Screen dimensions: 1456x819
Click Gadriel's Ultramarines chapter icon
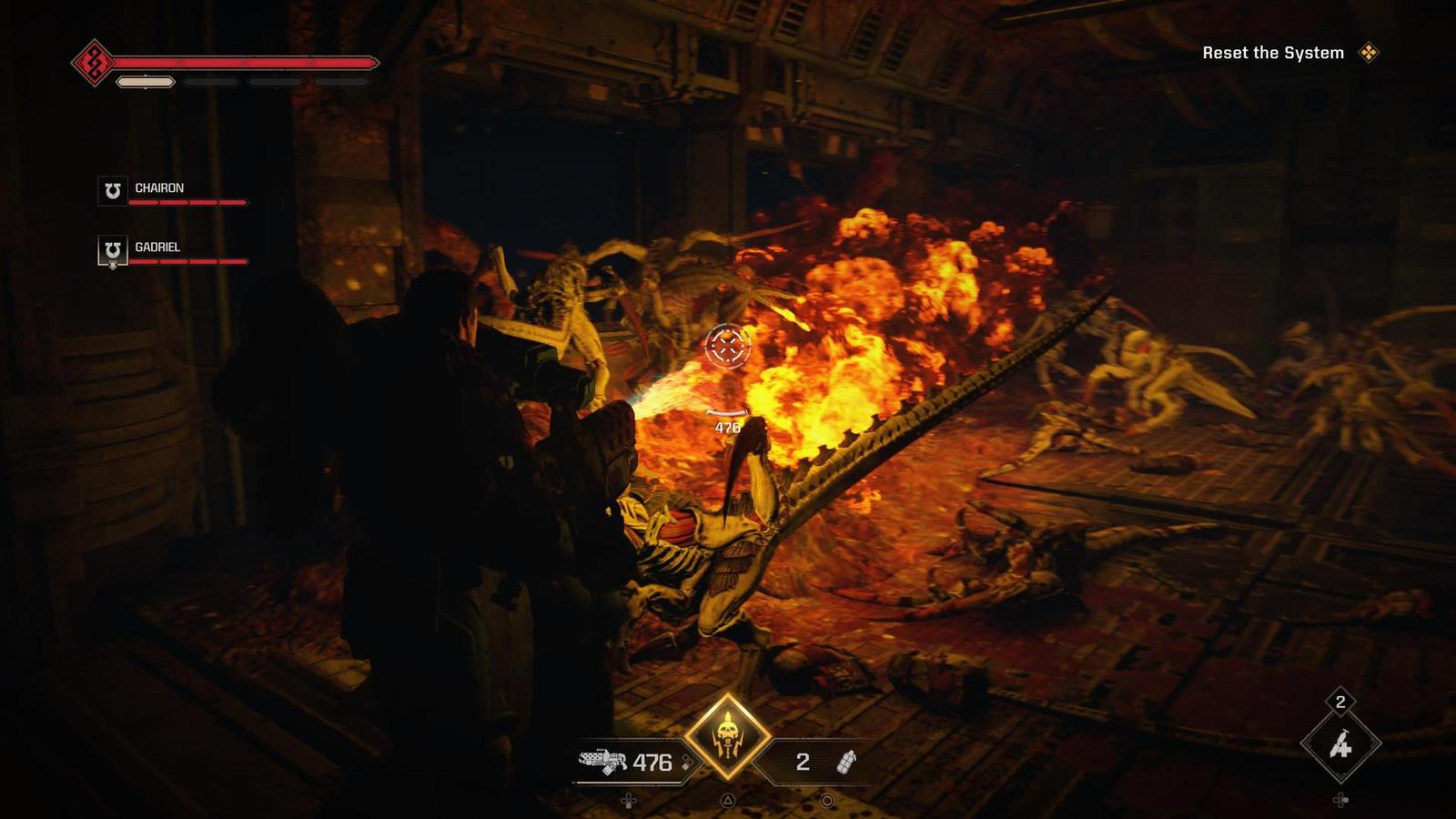click(111, 249)
